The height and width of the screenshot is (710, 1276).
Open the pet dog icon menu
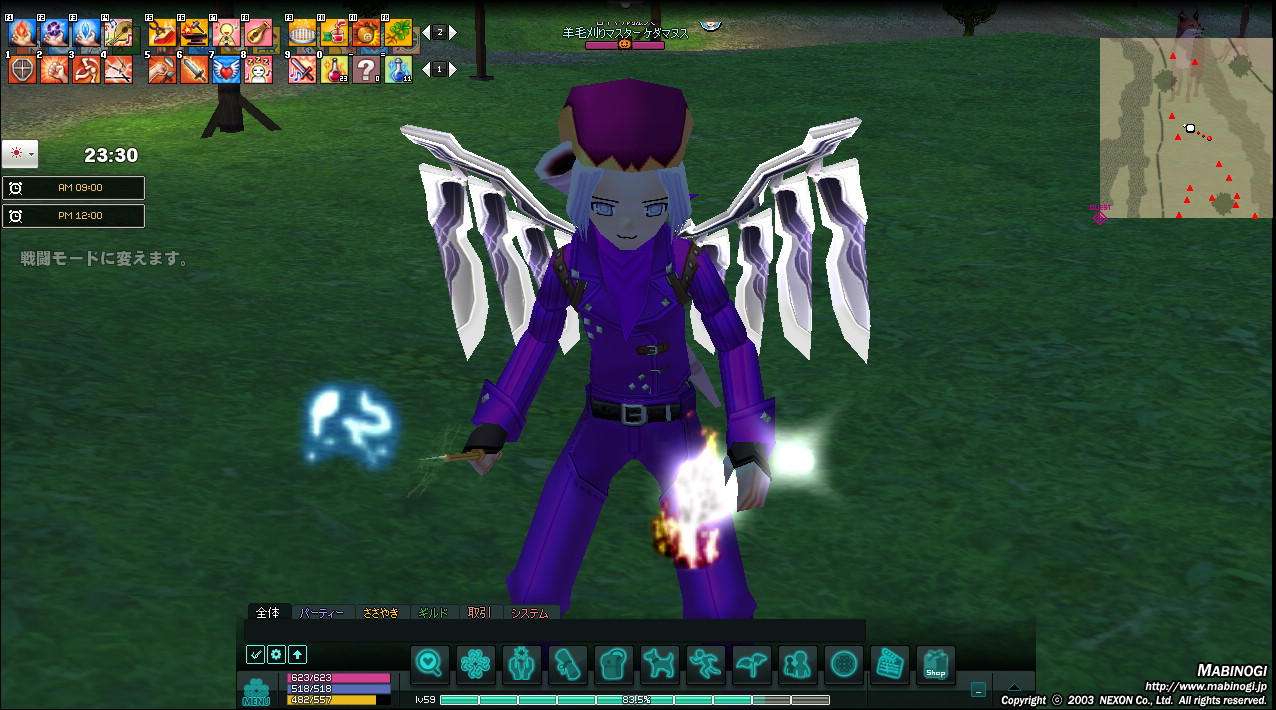pyautogui.click(x=659, y=664)
